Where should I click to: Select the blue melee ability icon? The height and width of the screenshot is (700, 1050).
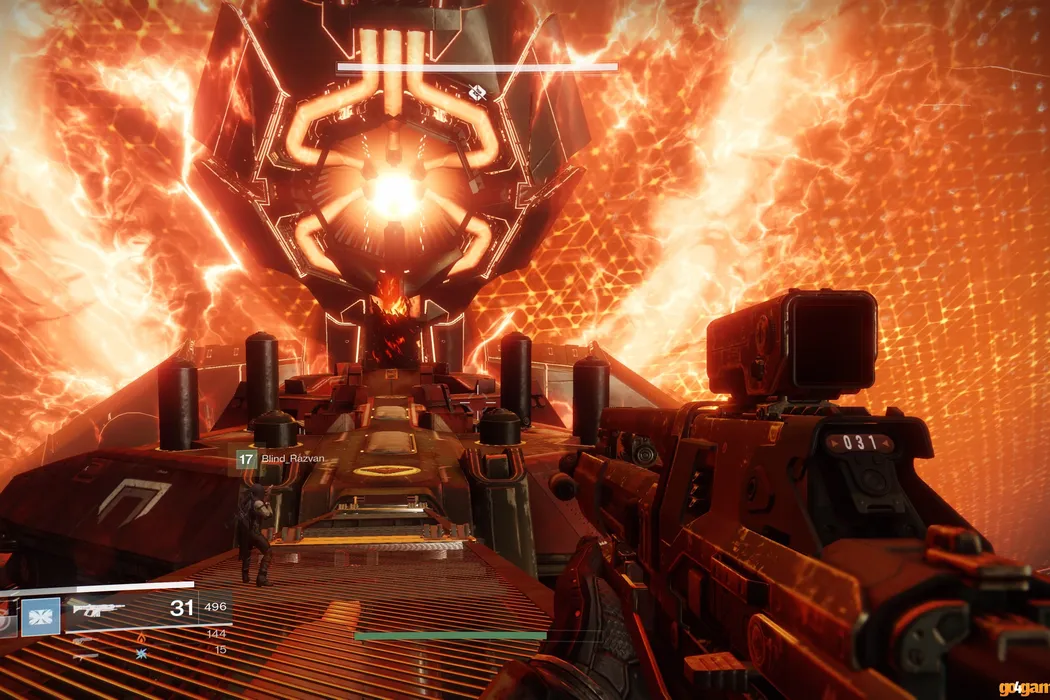click(43, 614)
